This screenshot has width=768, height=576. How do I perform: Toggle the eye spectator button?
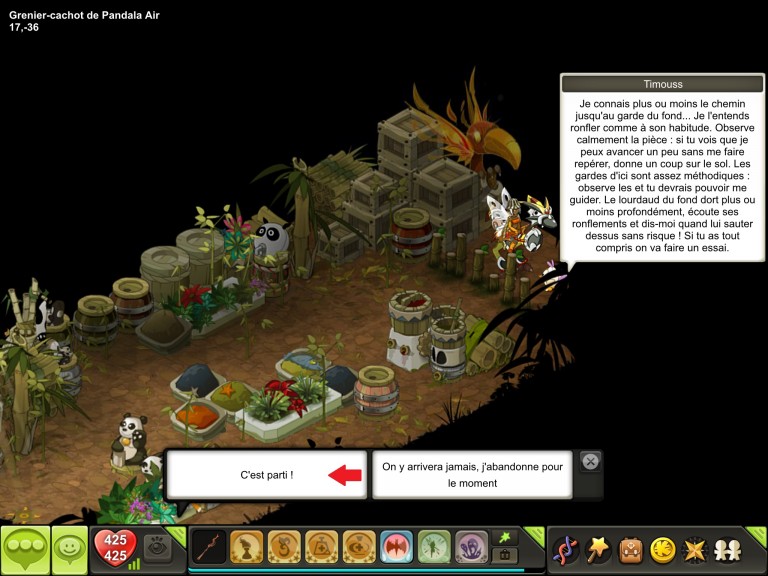pyautogui.click(x=156, y=546)
